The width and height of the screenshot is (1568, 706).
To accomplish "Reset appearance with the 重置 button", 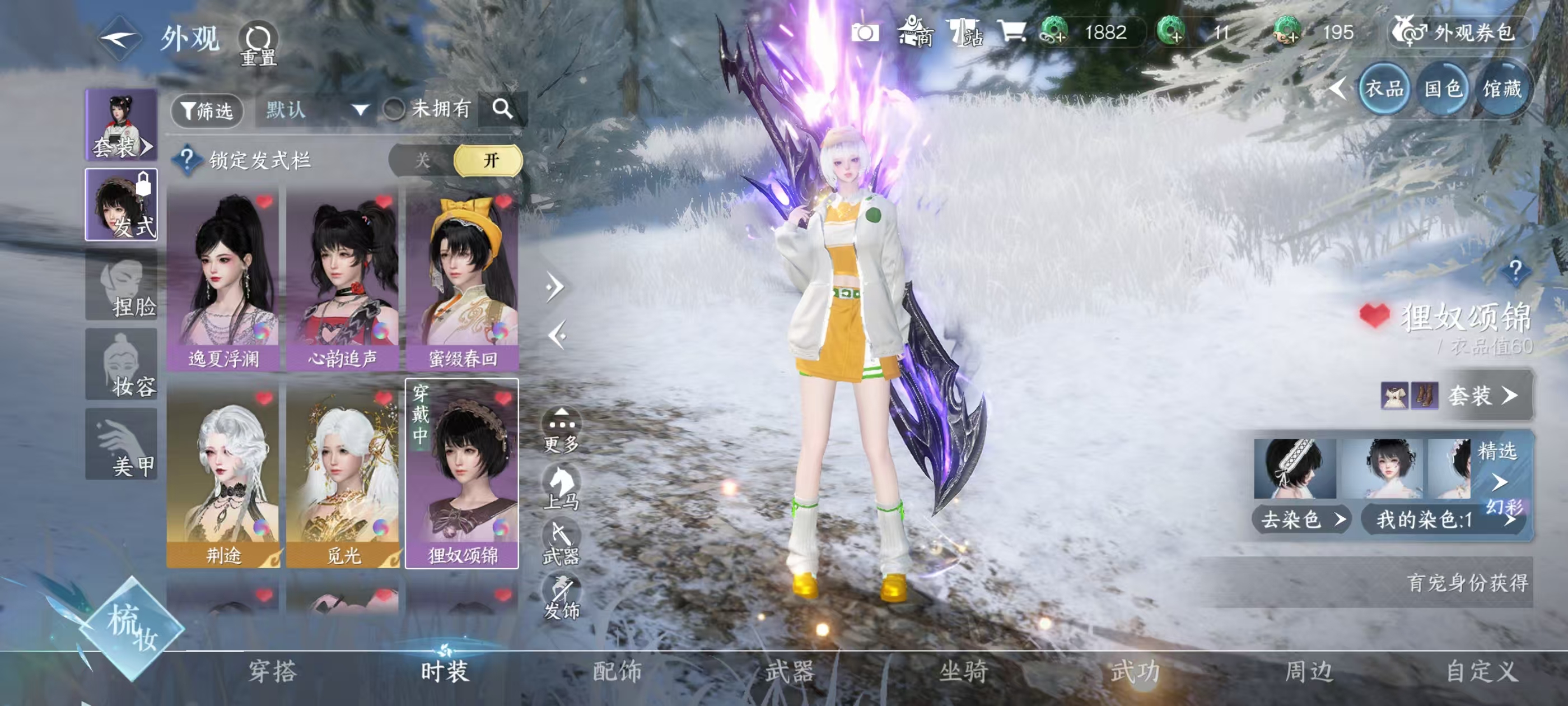I will coord(258,44).
